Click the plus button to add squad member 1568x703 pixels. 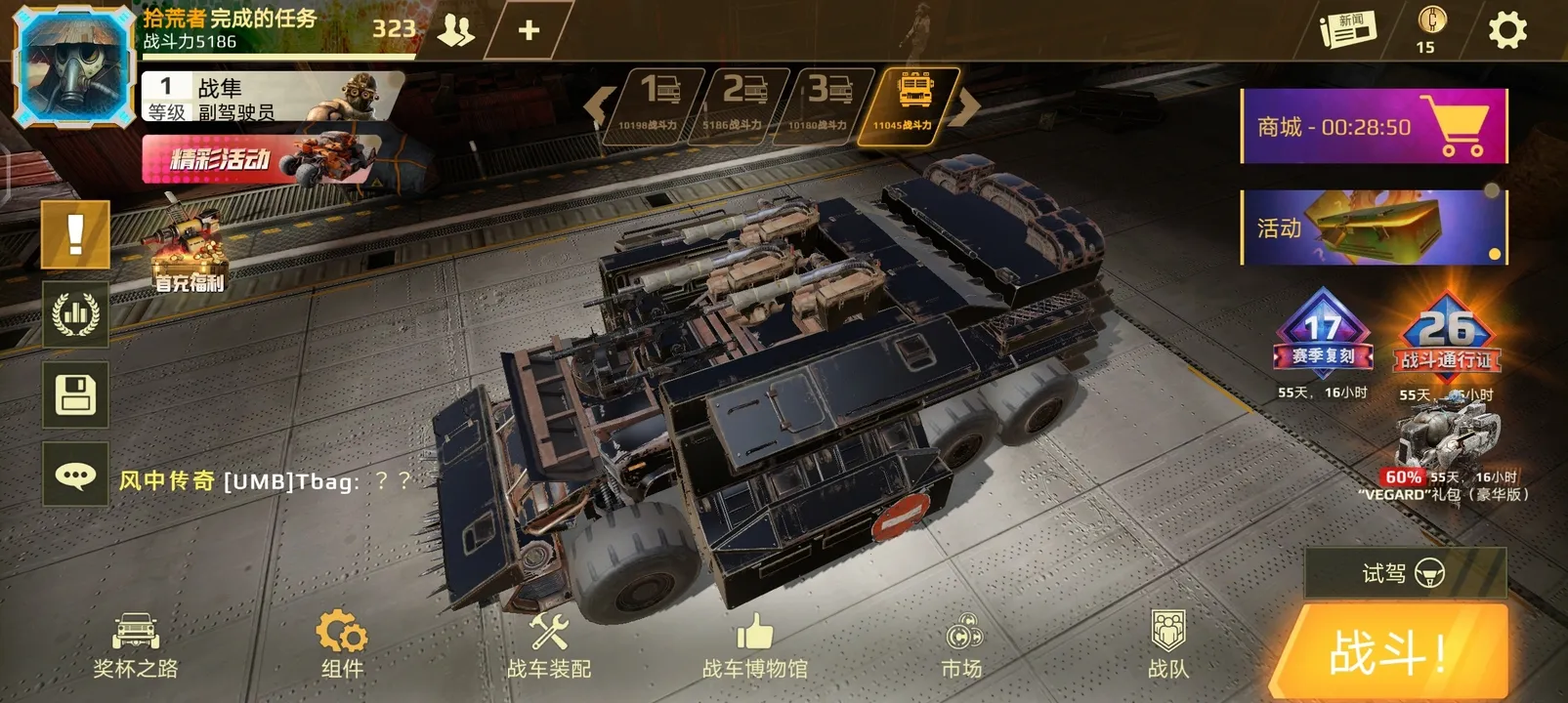tap(529, 31)
